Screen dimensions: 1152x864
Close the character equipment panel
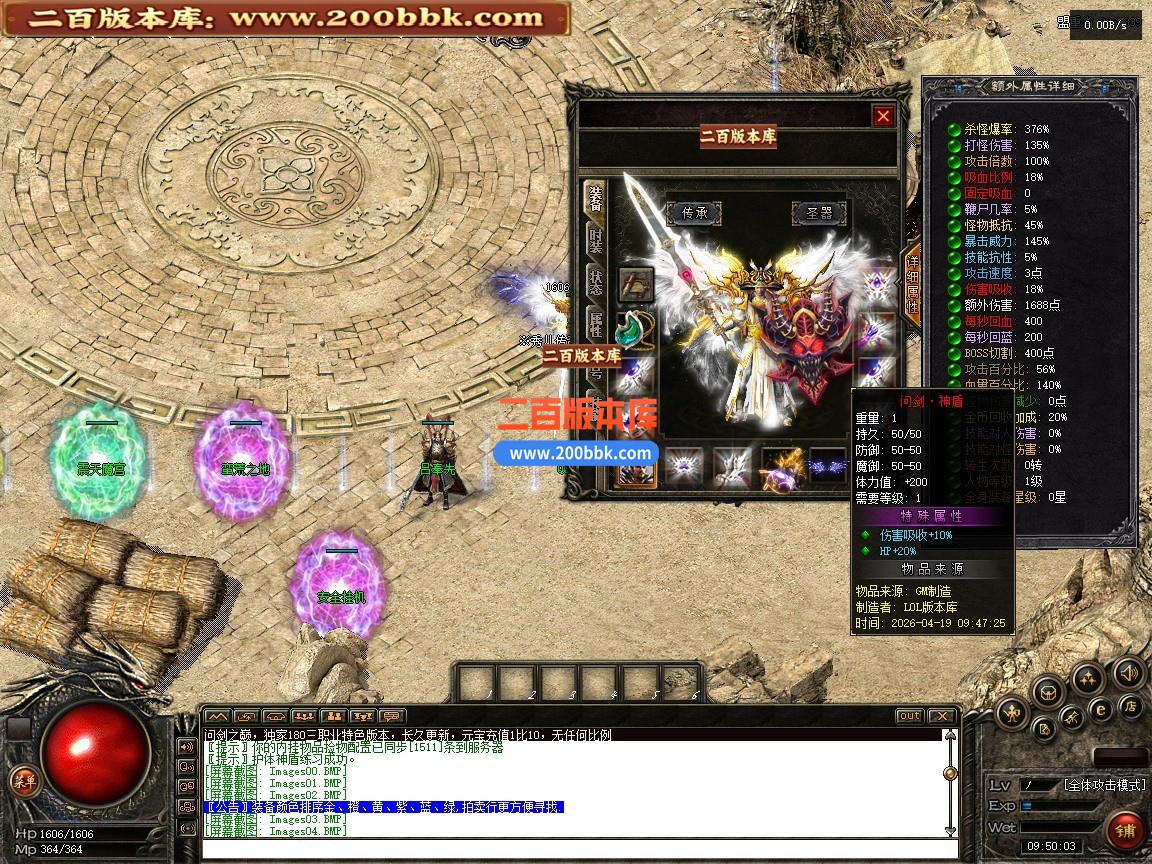[883, 116]
